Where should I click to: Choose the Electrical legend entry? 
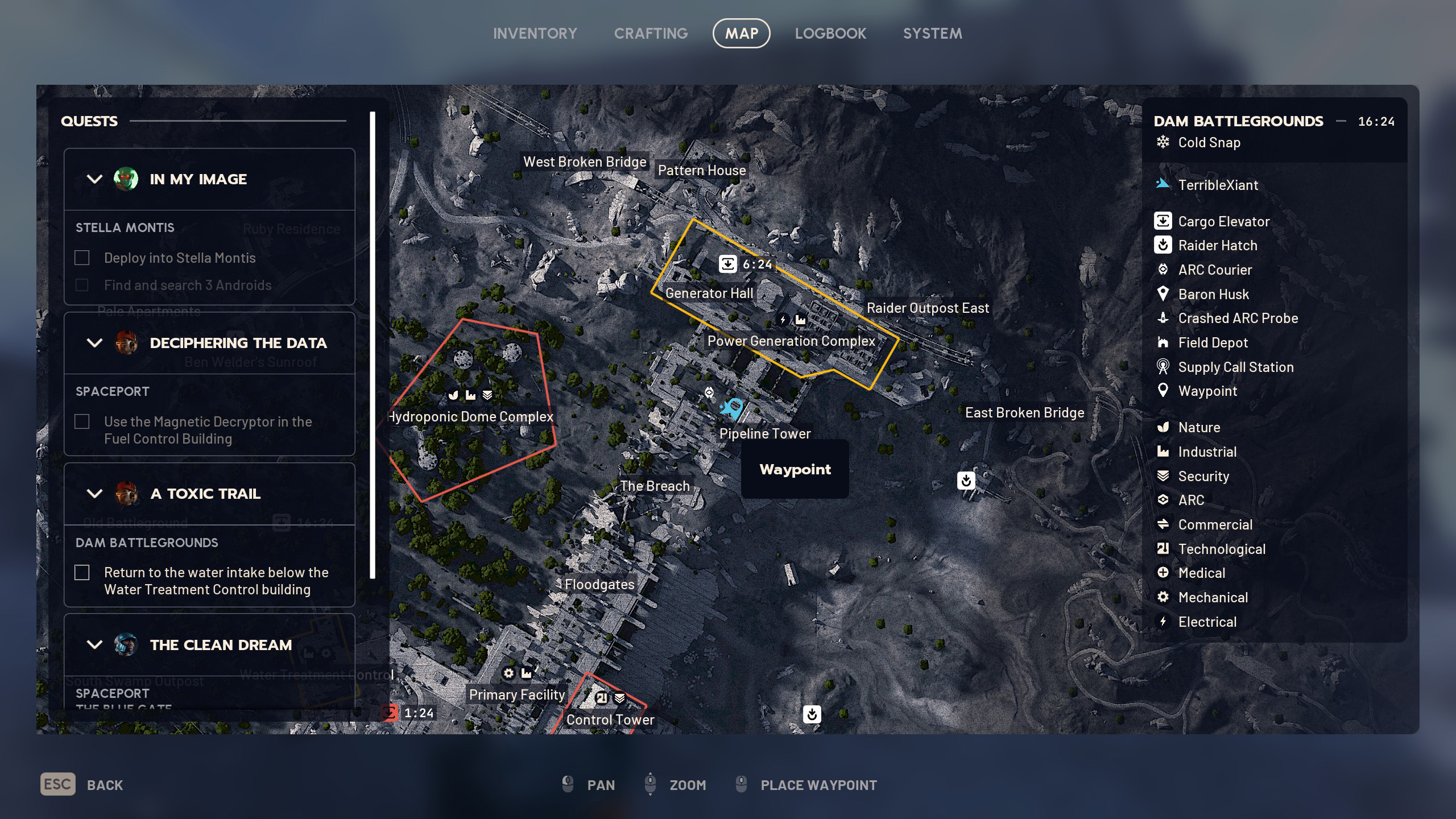click(1207, 622)
